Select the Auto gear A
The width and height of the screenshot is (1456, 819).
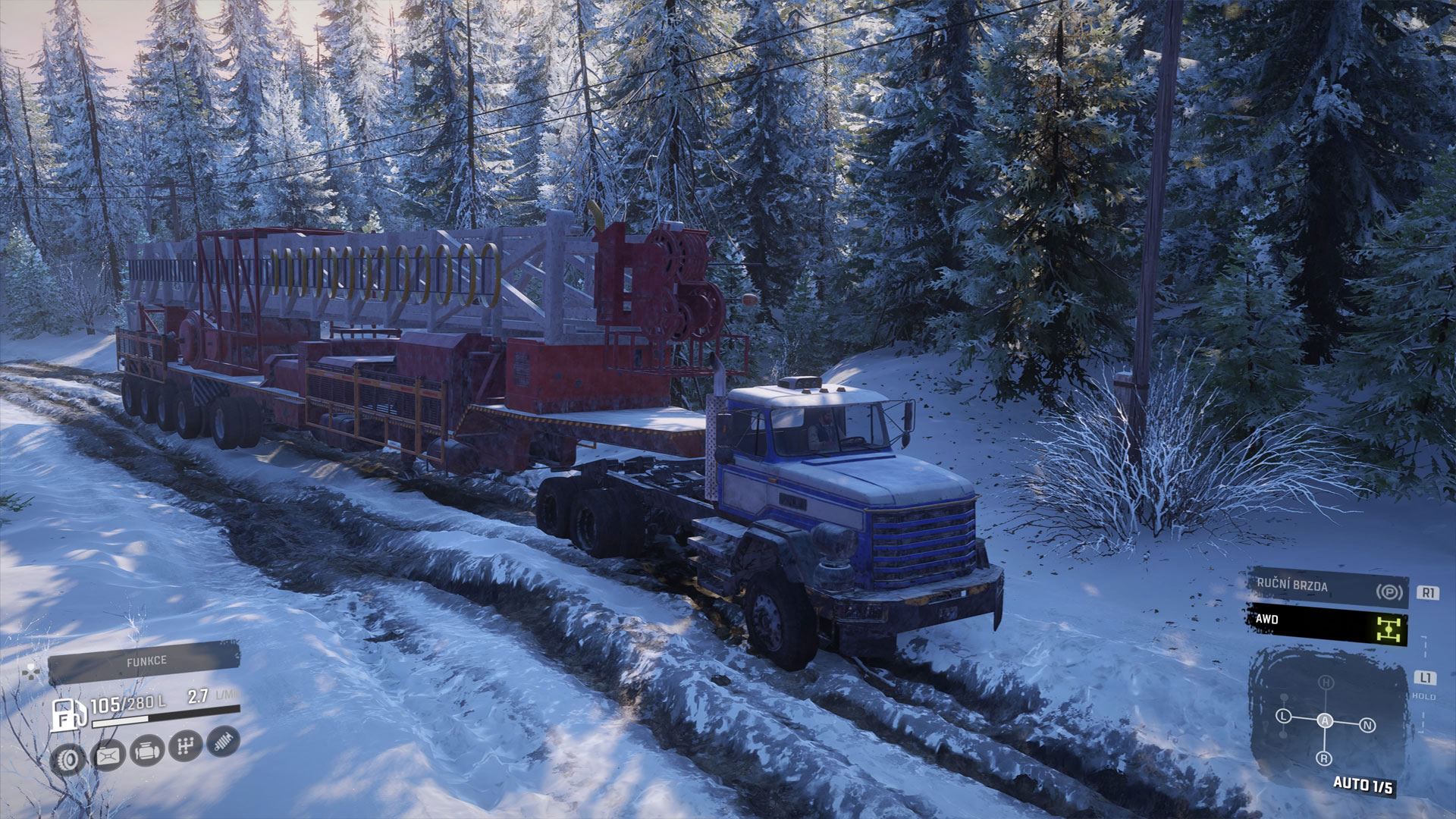click(x=1325, y=721)
